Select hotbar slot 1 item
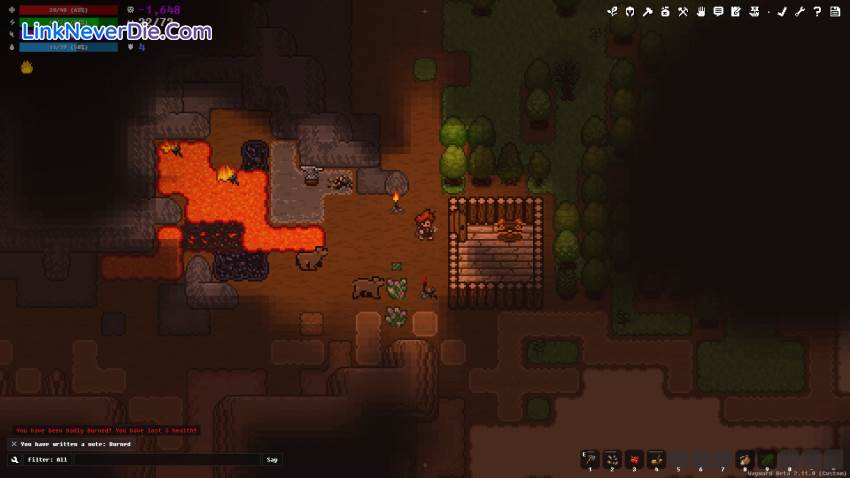This screenshot has height=478, width=850. 590,459
